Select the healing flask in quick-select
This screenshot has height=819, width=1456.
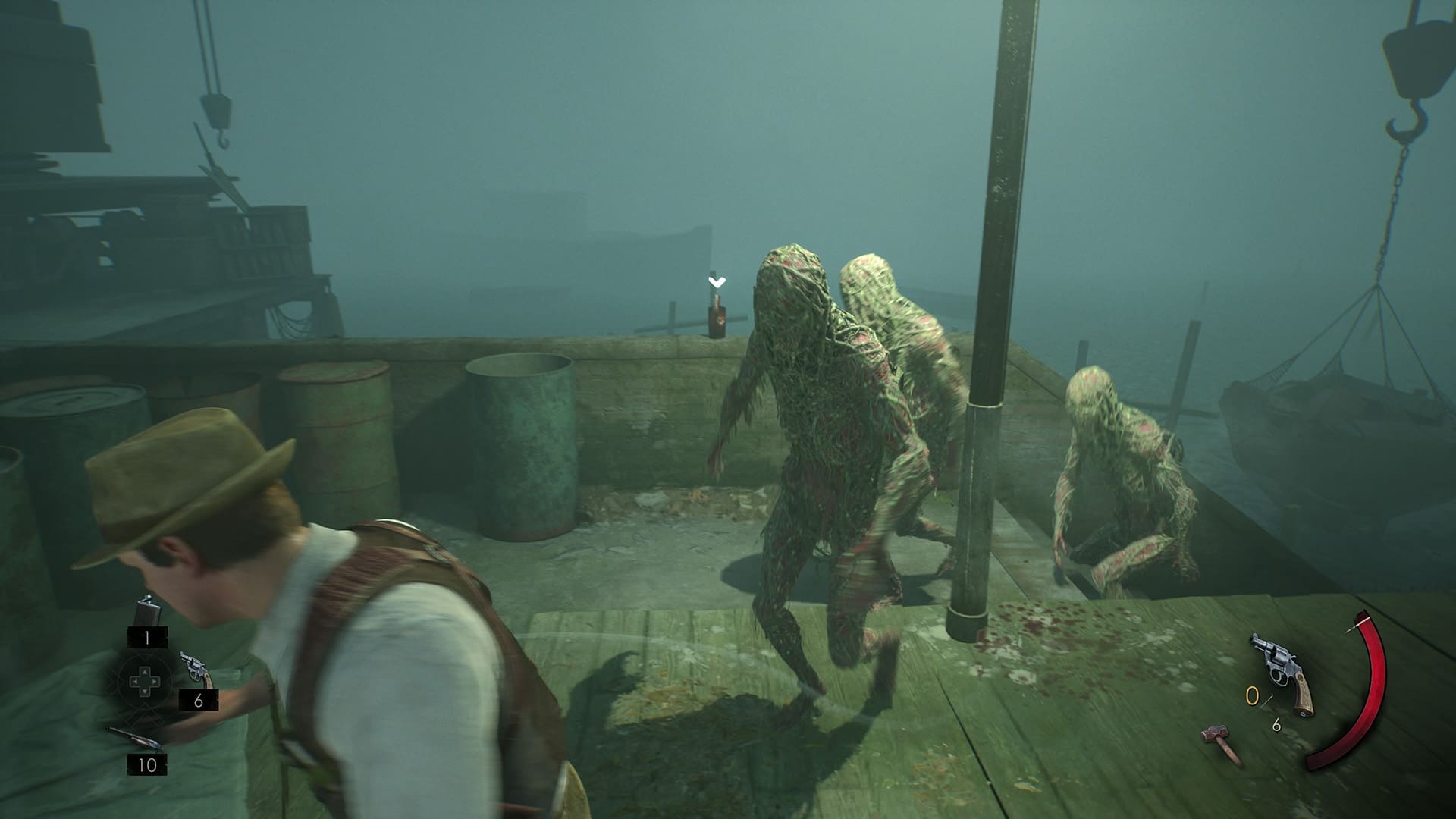(146, 611)
